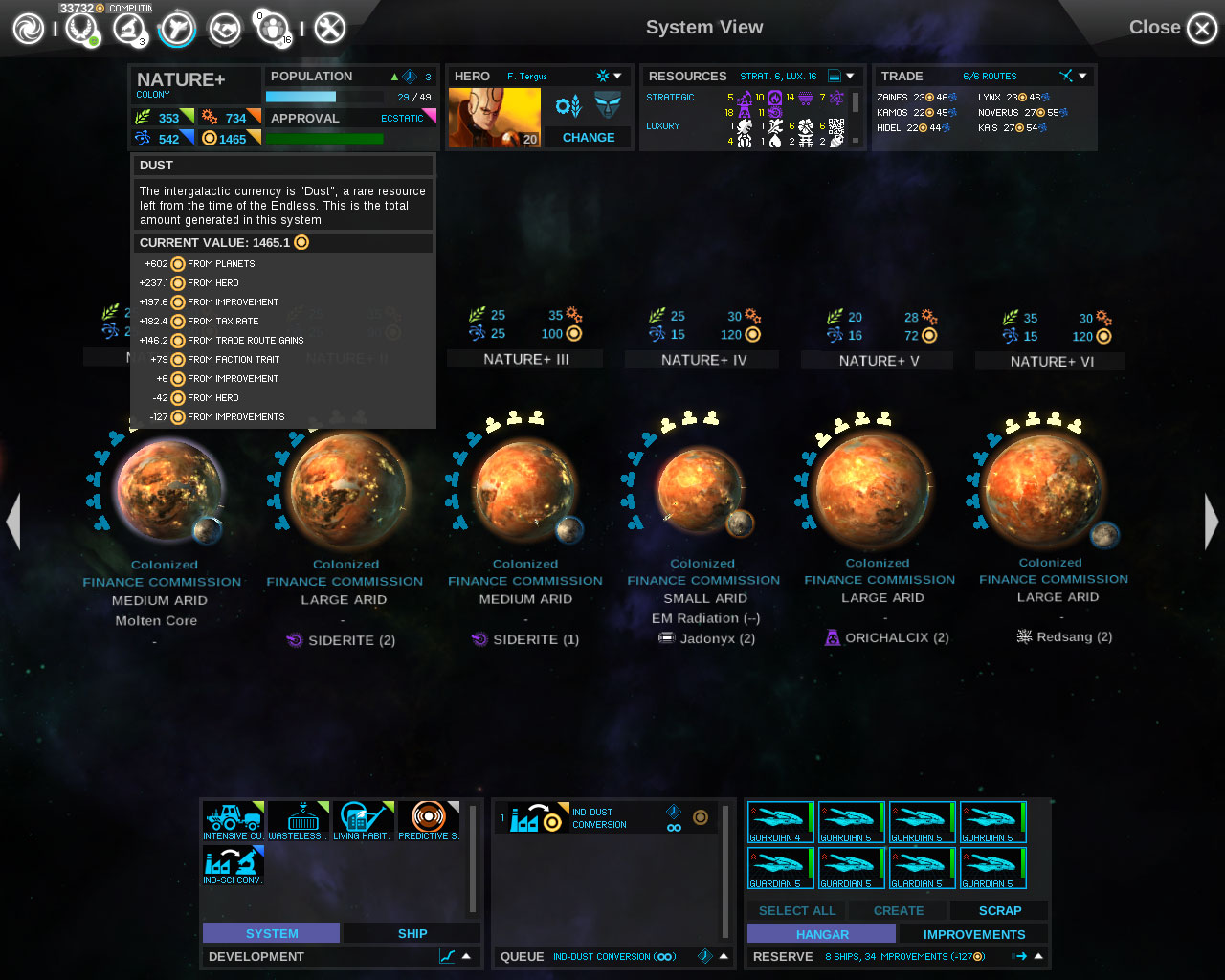Open game options via the wrench icon
The image size is (1225, 980).
click(329, 28)
